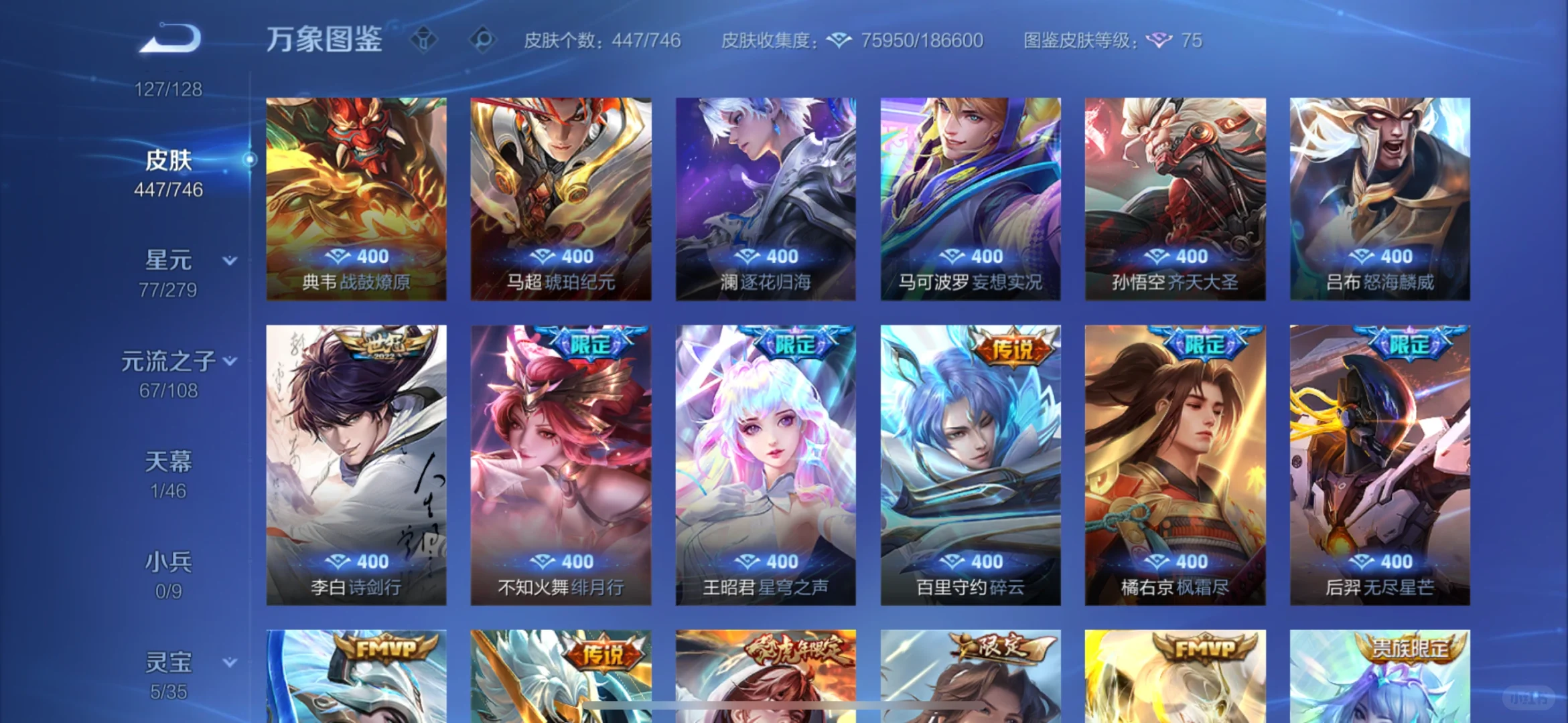Open the skin filter icon beside the title
The width and height of the screenshot is (1568, 723).
pyautogui.click(x=424, y=40)
